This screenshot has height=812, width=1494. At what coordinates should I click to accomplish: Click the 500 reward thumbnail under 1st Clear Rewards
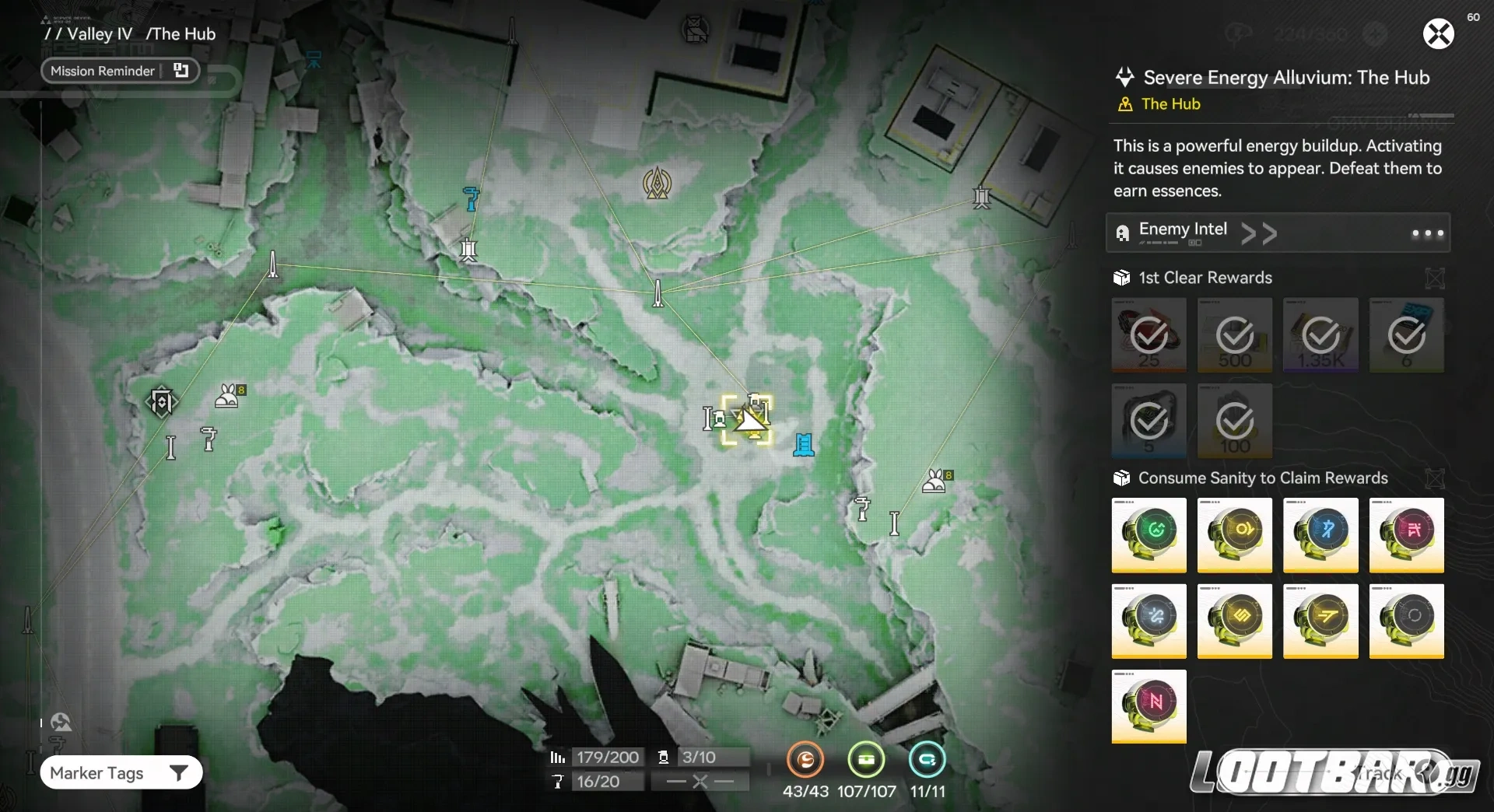coord(1234,335)
